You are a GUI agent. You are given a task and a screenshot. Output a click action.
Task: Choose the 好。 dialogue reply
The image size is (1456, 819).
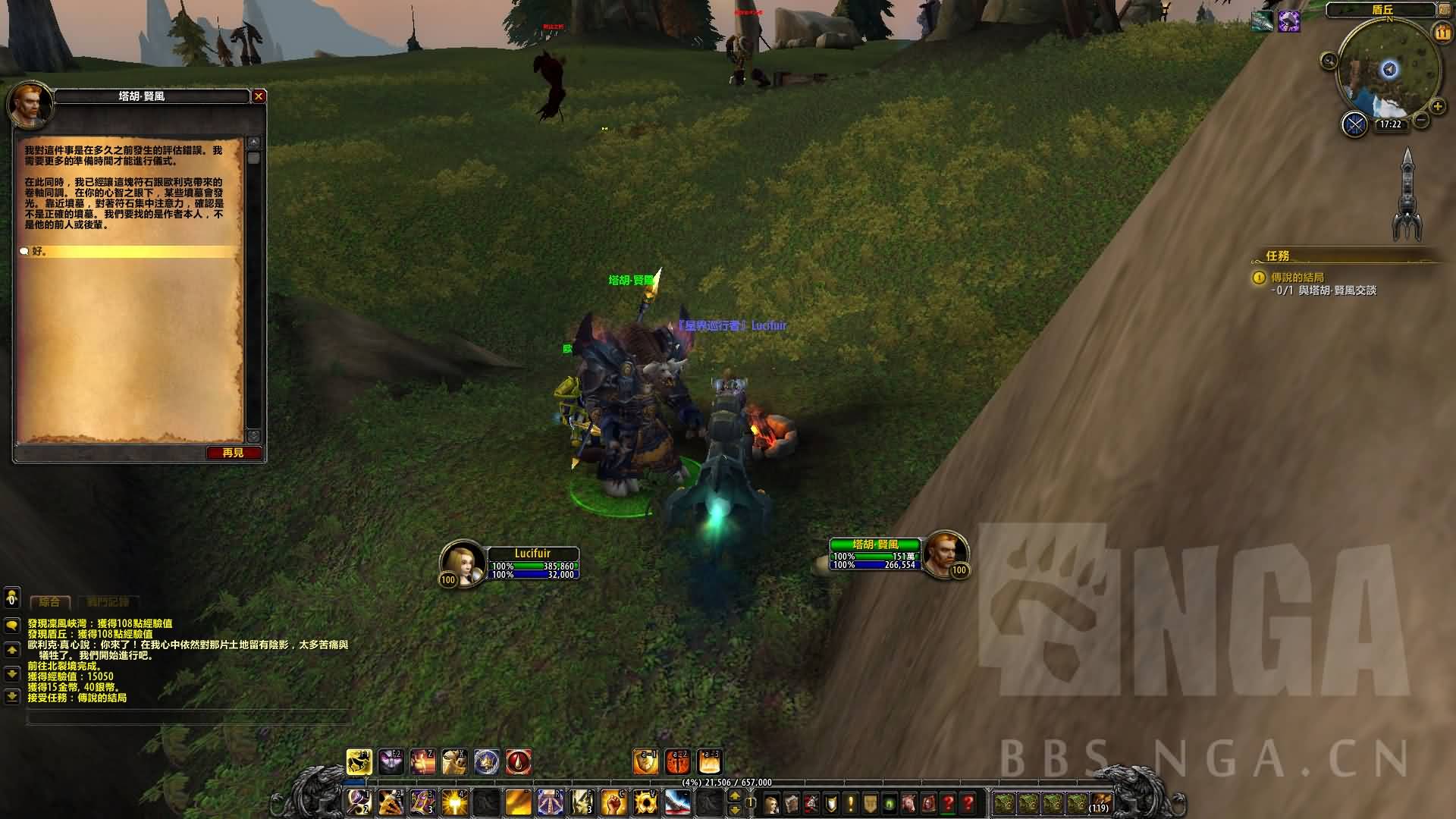pyautogui.click(x=39, y=251)
